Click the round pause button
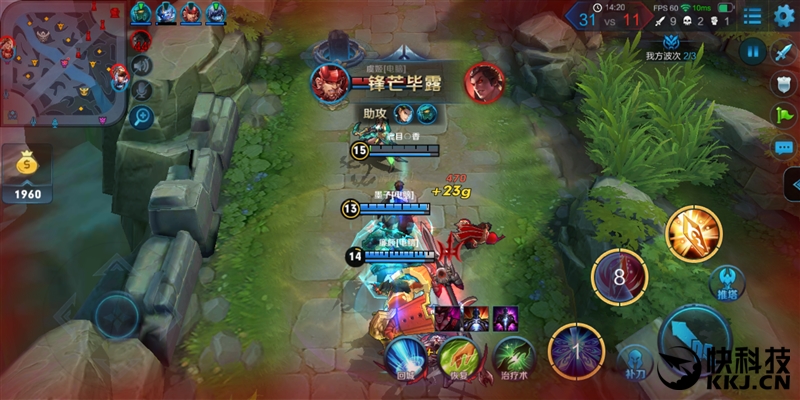Image resolution: width=800 pixels, height=400 pixels. point(752,50)
